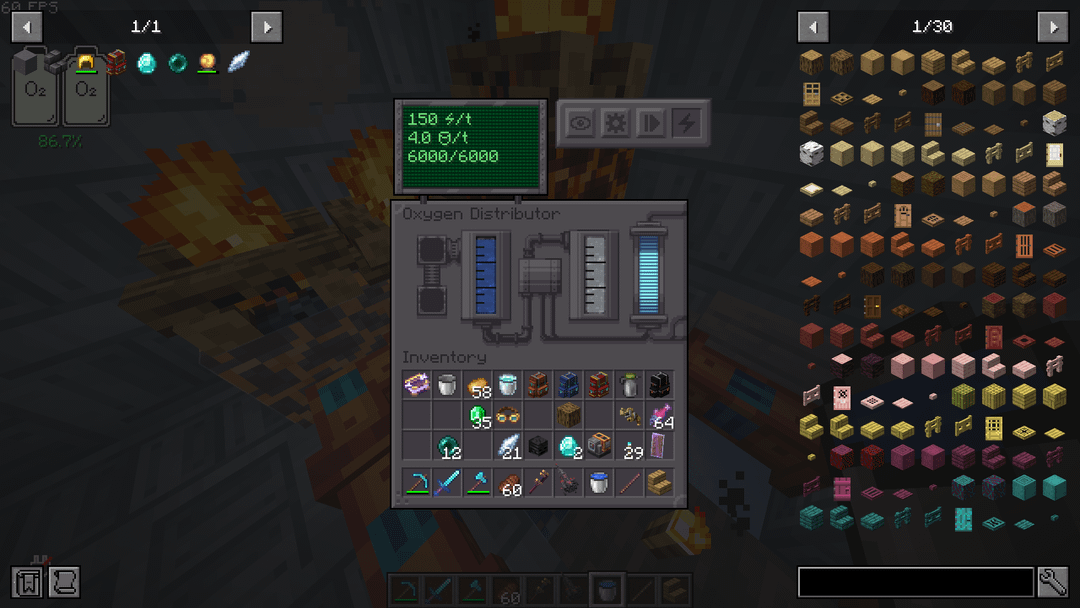Go to next item list page

(x=1052, y=27)
